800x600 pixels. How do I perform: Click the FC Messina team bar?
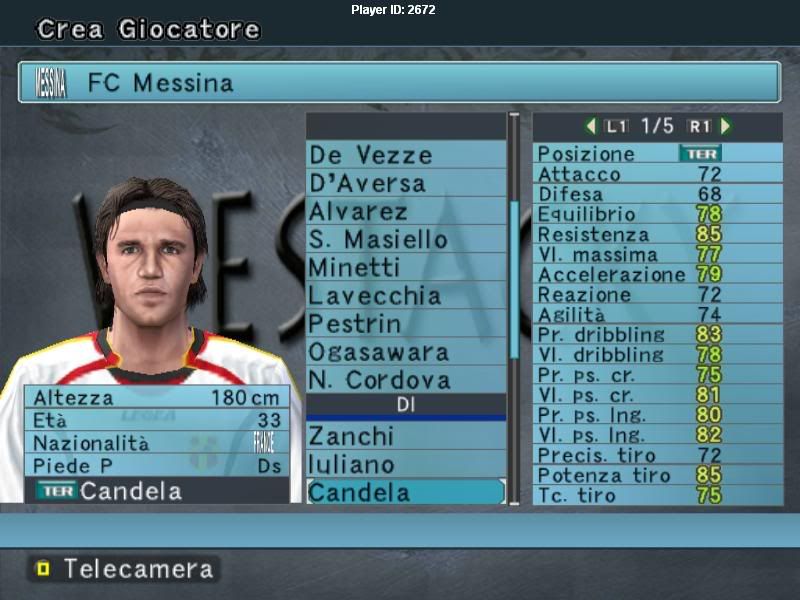pos(399,82)
